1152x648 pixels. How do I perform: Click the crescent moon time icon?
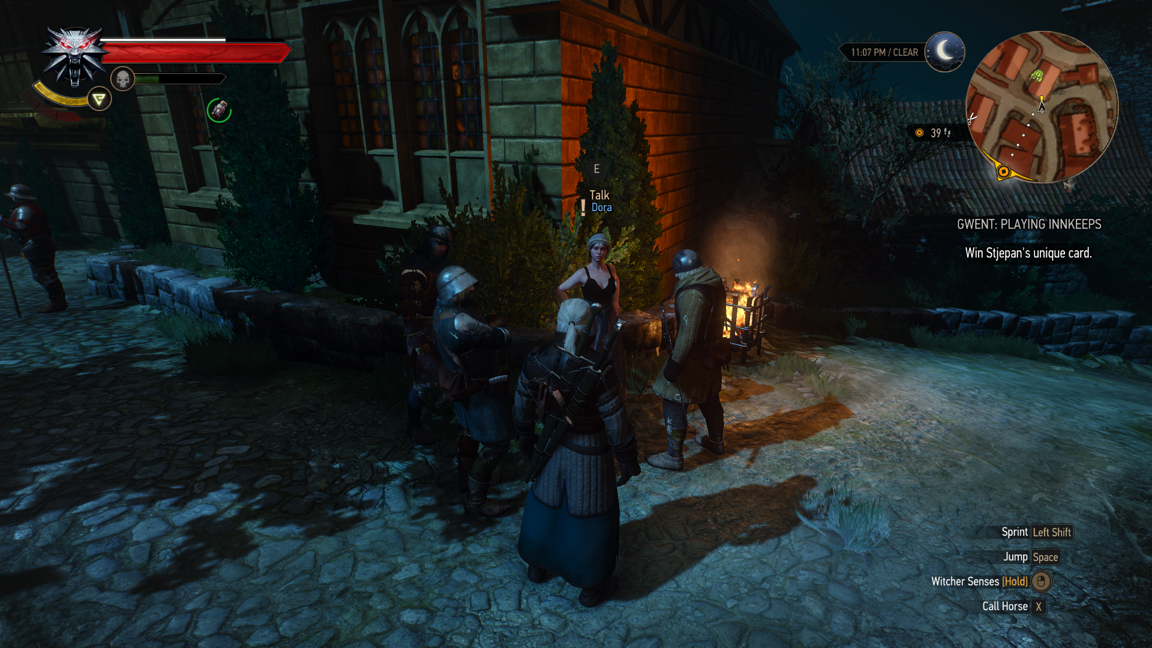coord(944,51)
